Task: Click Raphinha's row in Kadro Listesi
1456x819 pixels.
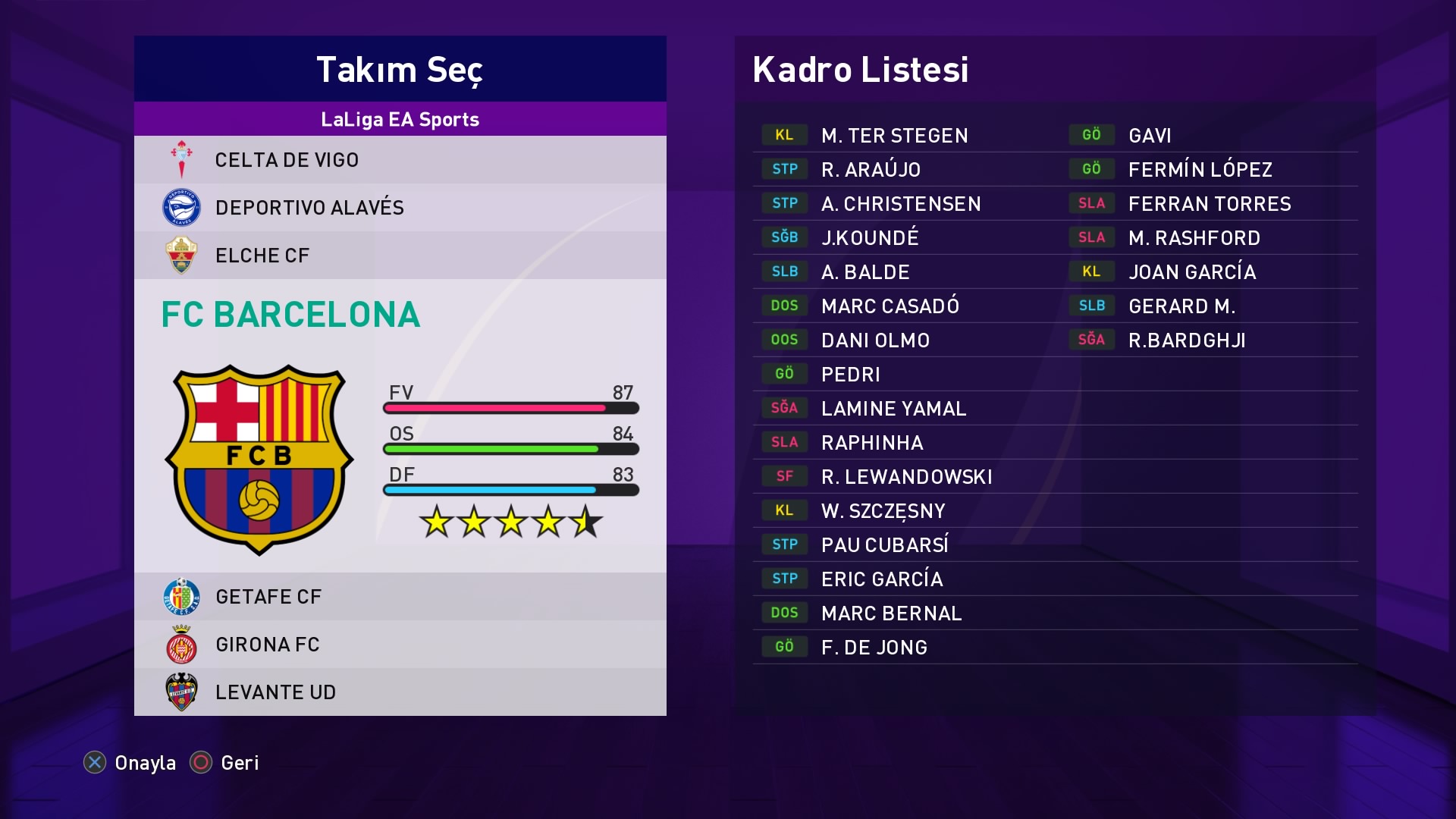Action: (872, 443)
